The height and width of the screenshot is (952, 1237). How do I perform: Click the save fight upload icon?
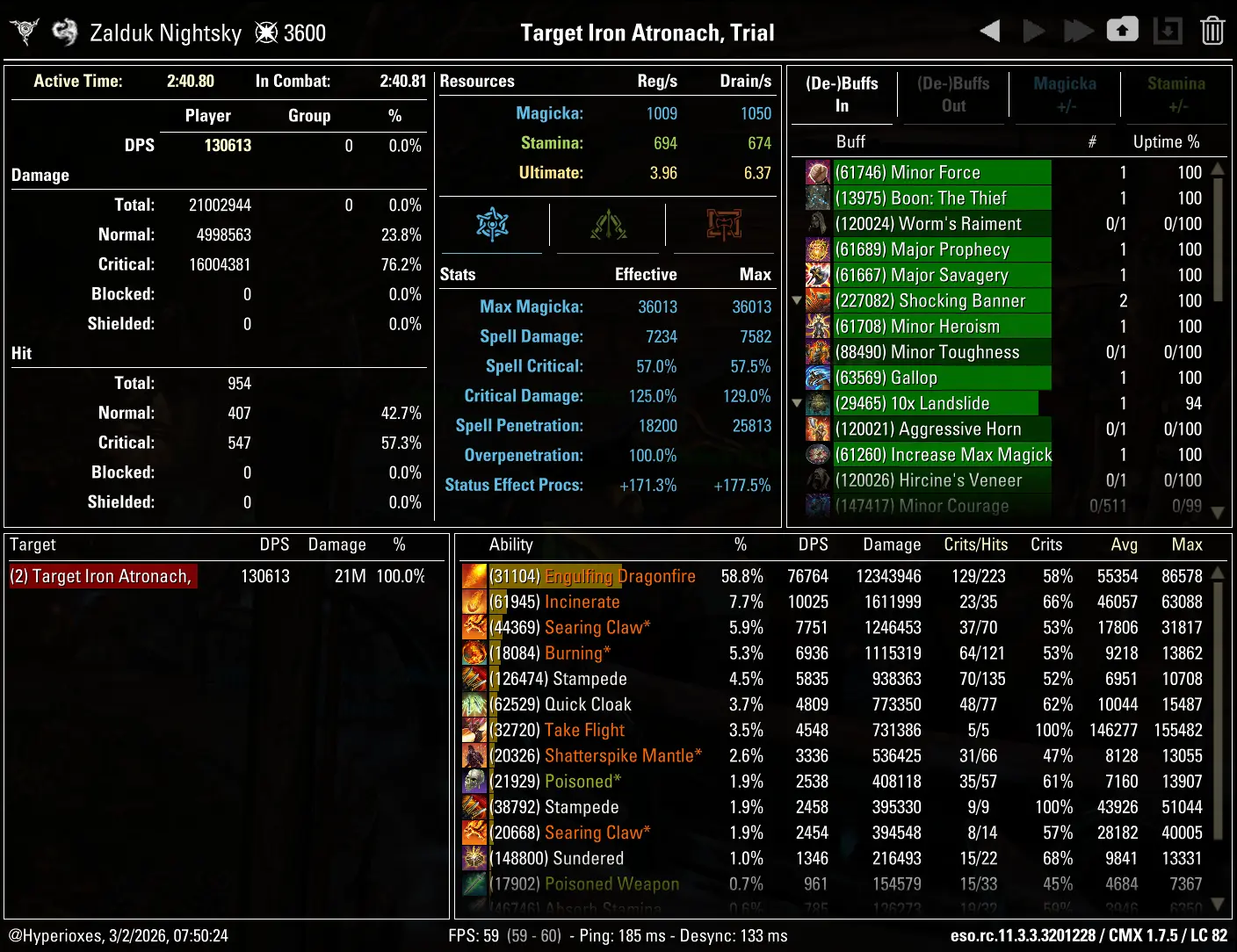tap(1122, 30)
